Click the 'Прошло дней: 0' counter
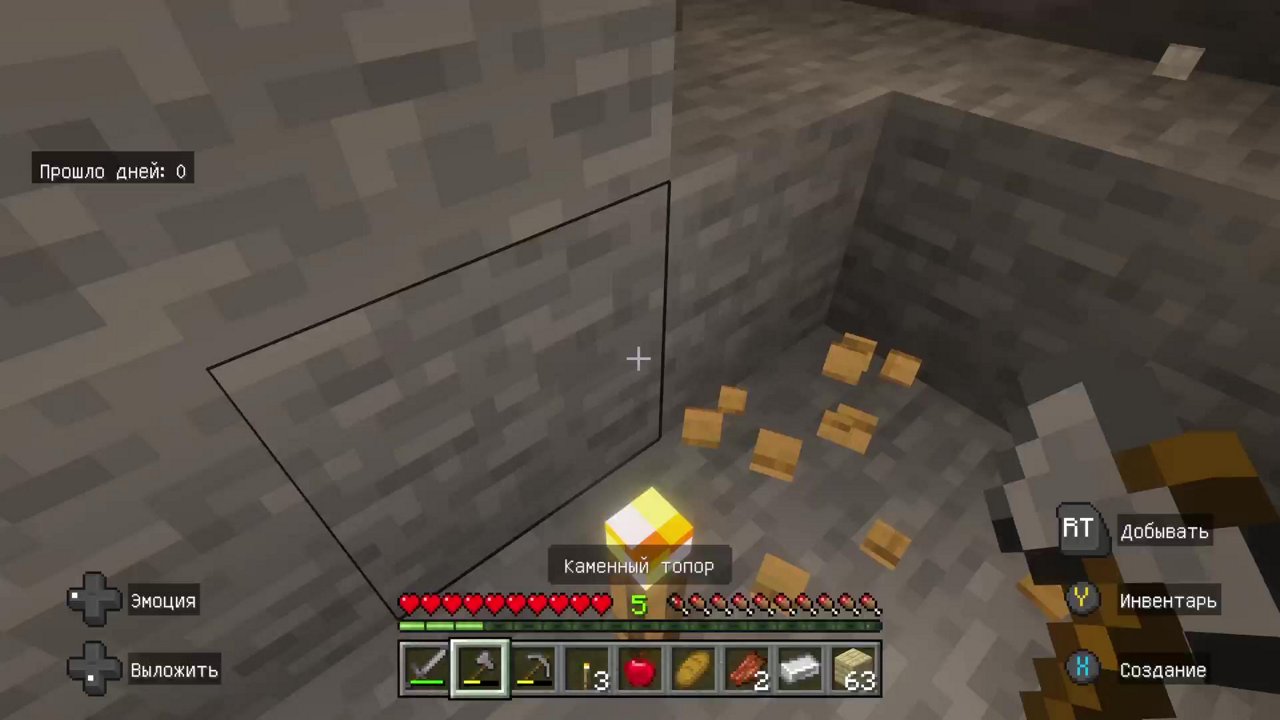 112,171
